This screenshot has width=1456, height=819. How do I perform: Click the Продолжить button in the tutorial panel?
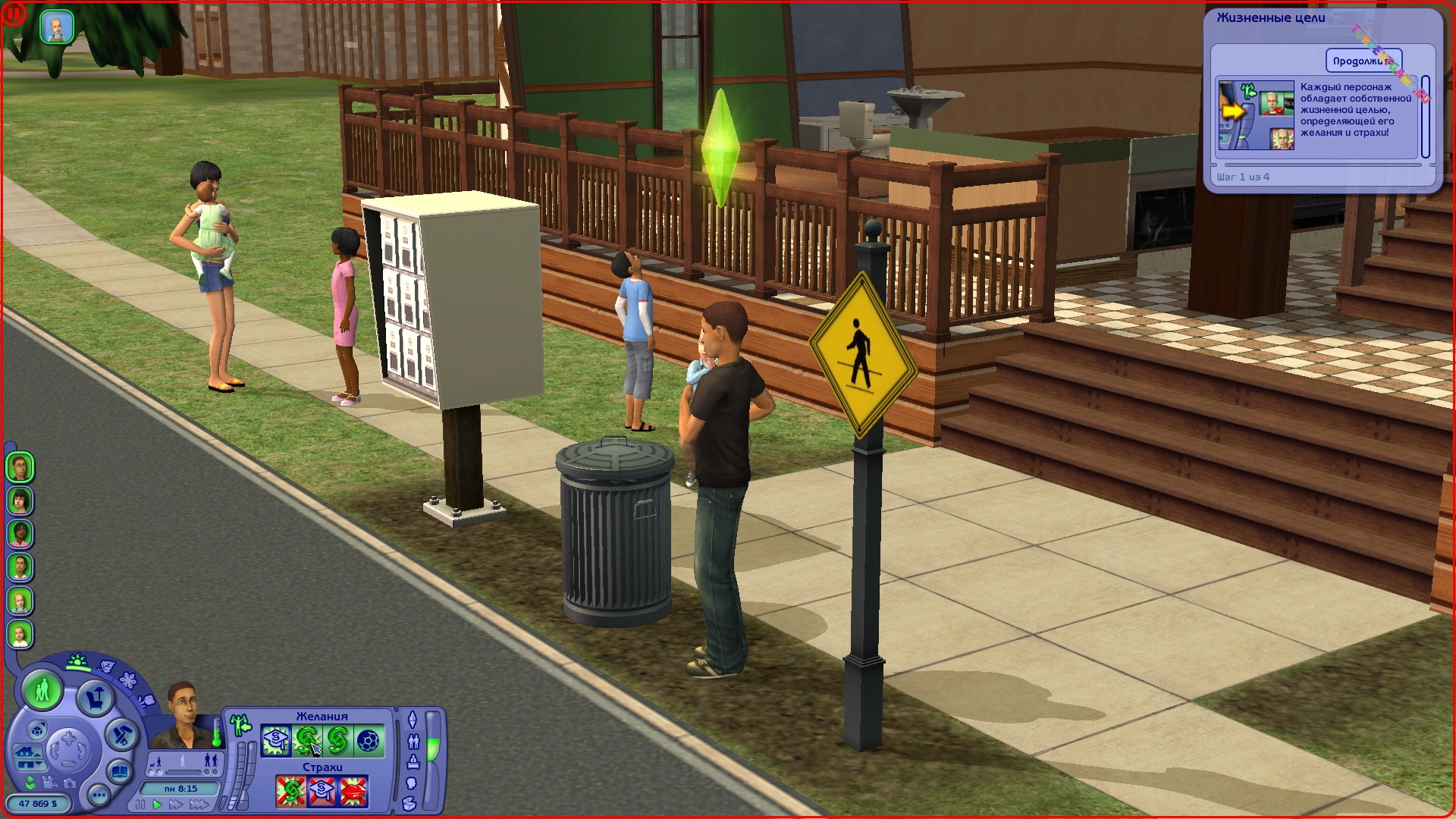[1363, 61]
